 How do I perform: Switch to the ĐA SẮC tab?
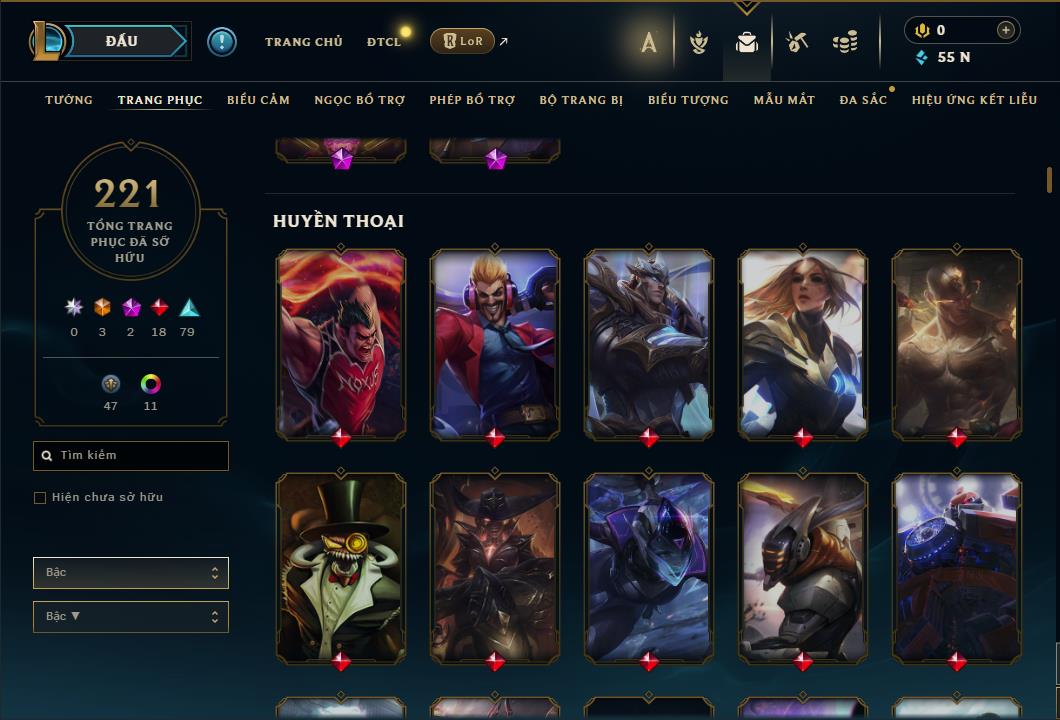pos(863,100)
